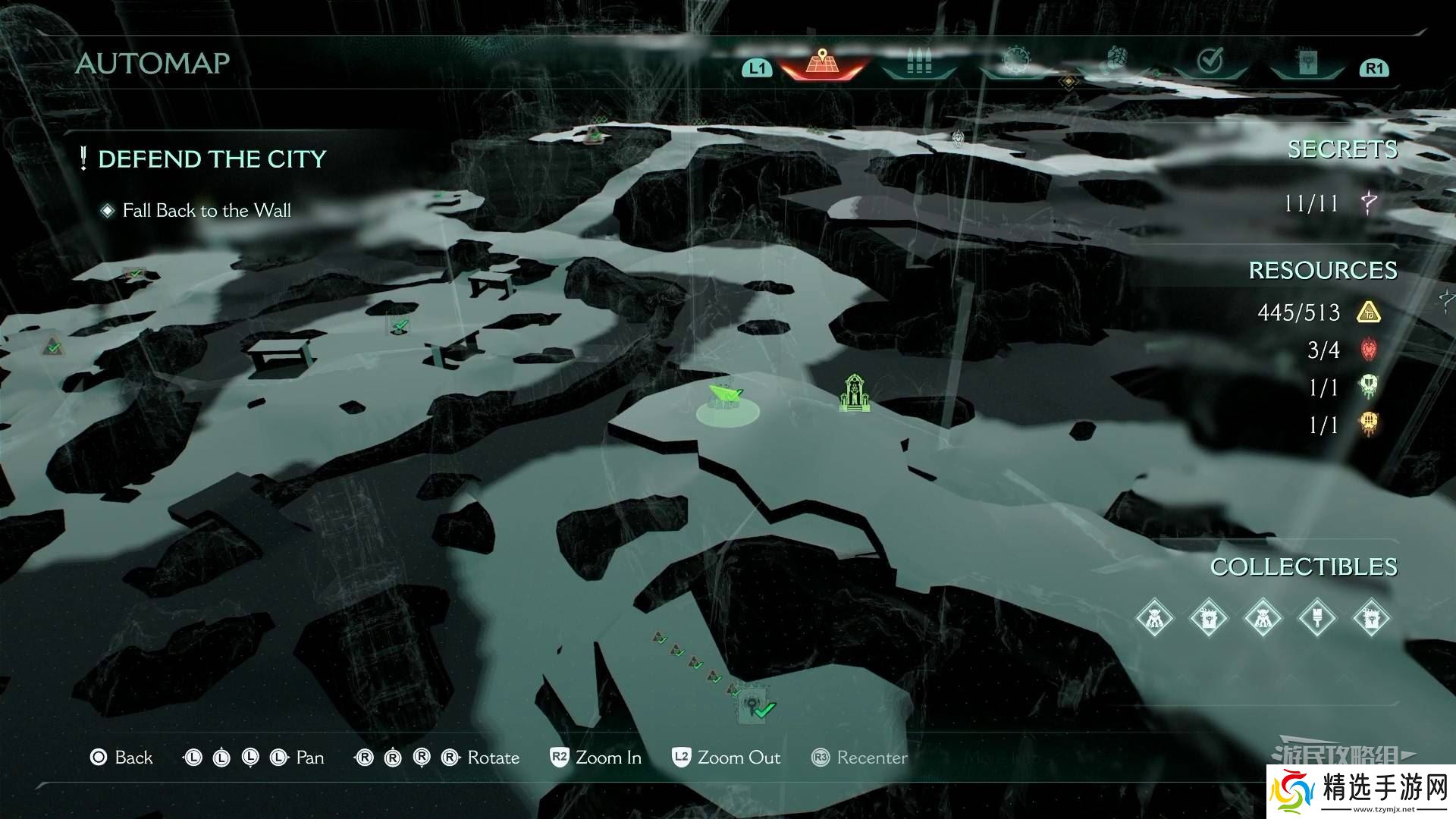
Task: Open the flaming codex book tab
Action: point(1307,62)
